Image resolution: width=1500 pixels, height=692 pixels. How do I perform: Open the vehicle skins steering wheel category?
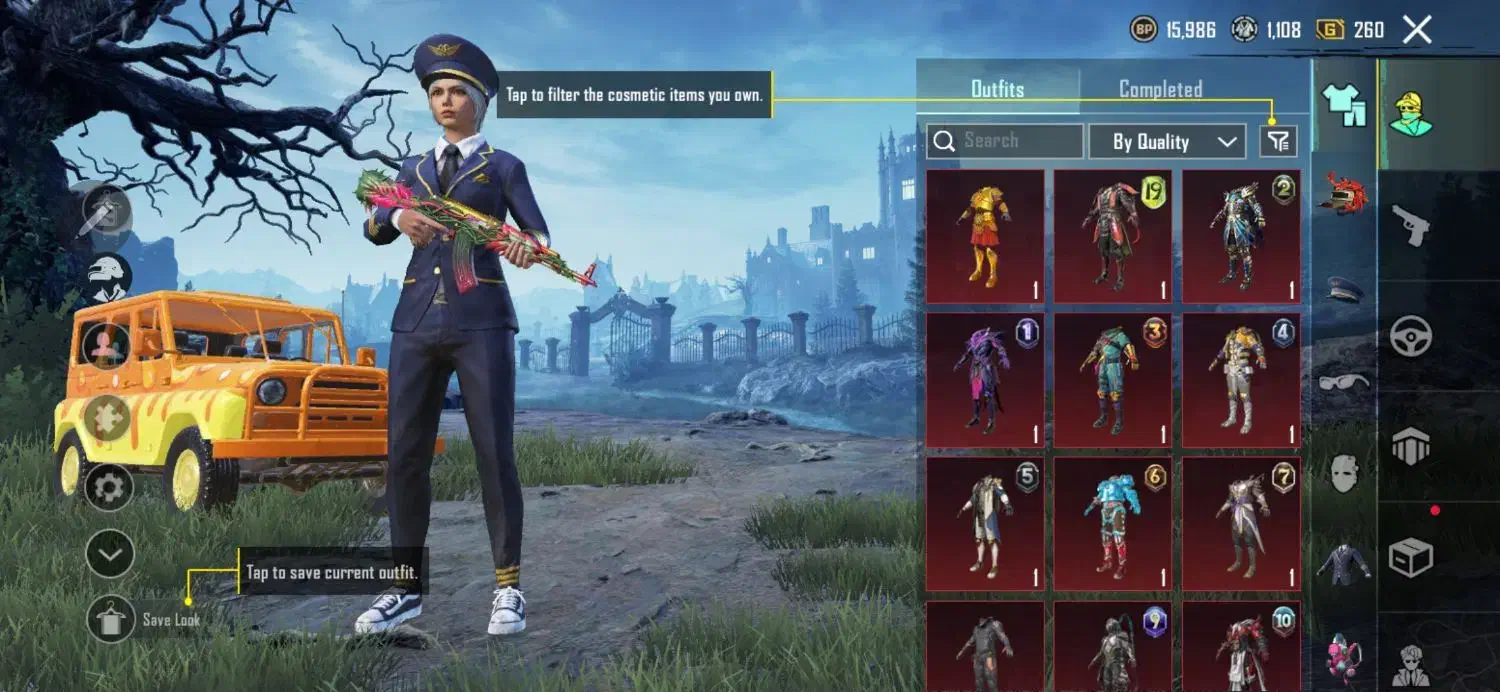(1410, 337)
